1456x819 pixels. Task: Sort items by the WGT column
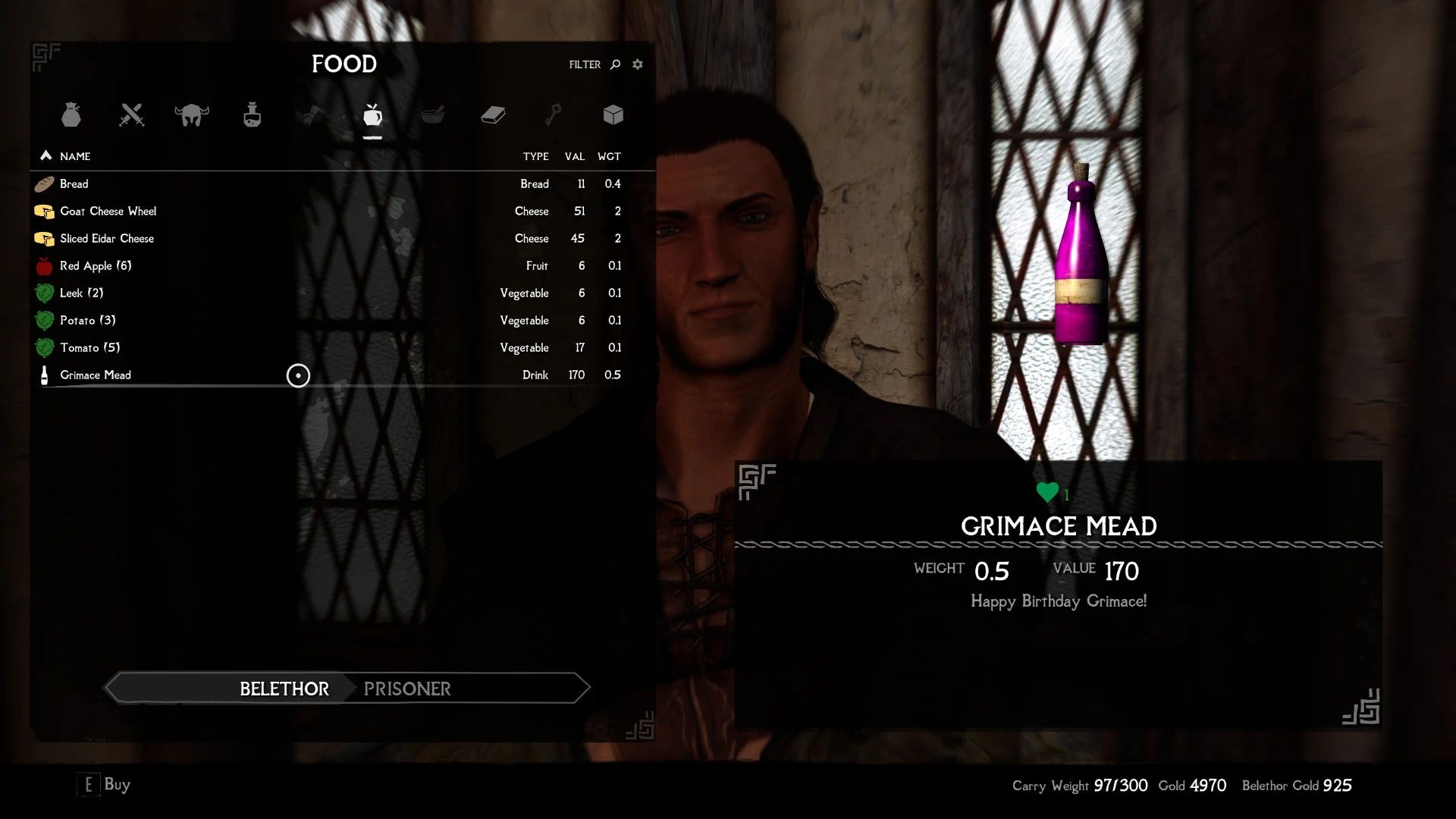(x=611, y=156)
